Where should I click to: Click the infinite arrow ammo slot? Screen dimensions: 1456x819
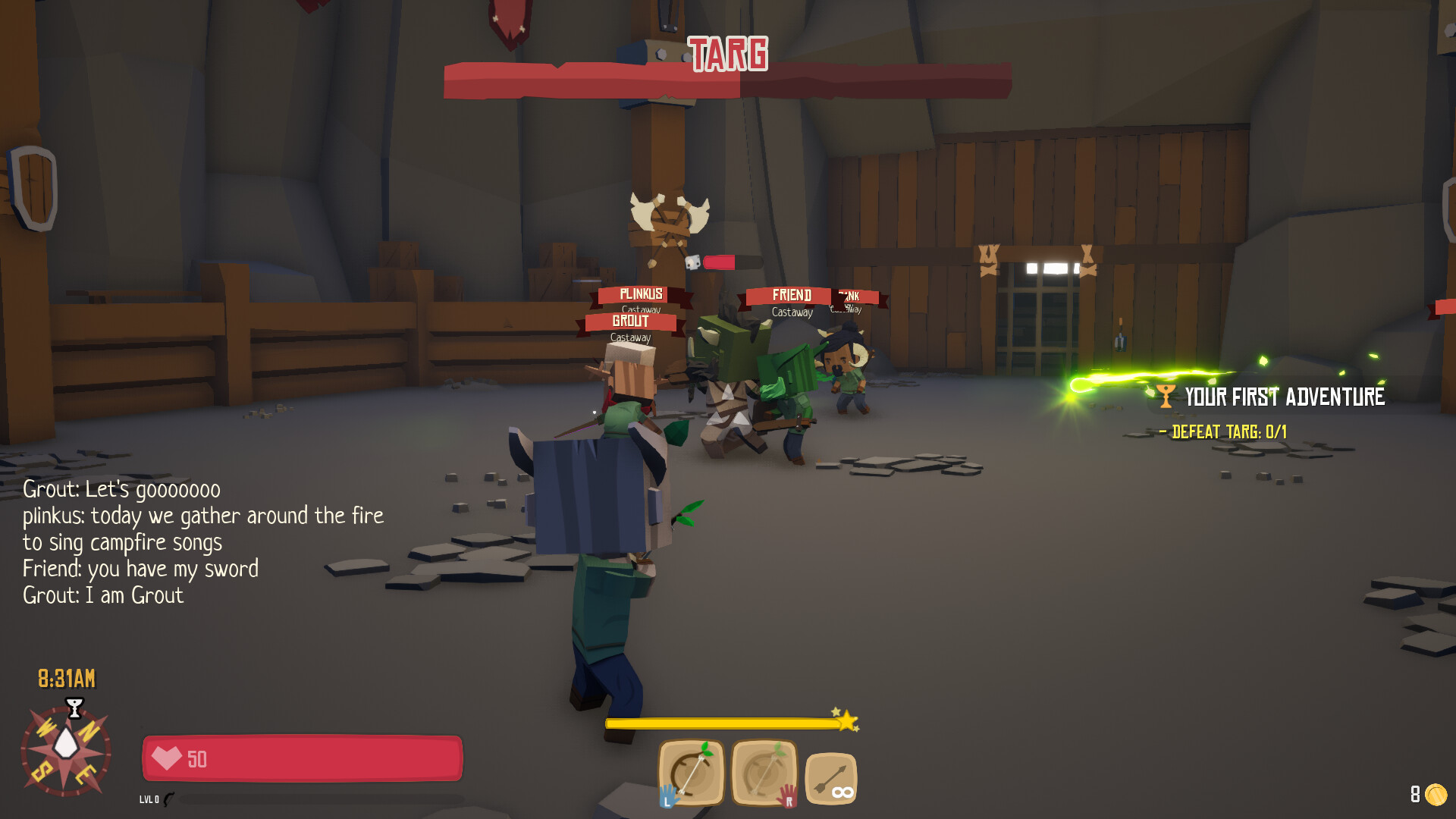(831, 780)
